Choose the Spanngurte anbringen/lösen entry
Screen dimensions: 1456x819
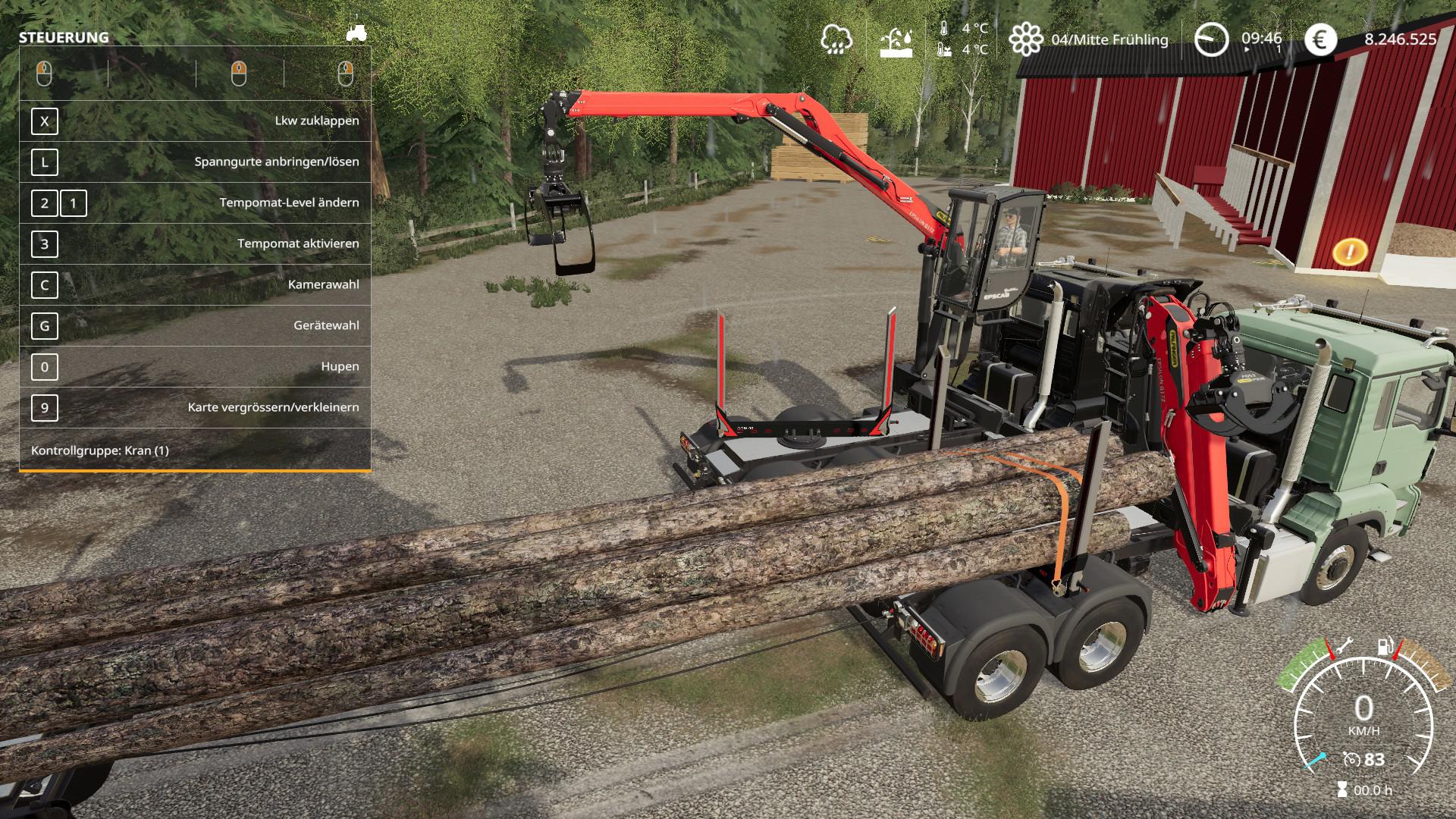click(x=195, y=162)
